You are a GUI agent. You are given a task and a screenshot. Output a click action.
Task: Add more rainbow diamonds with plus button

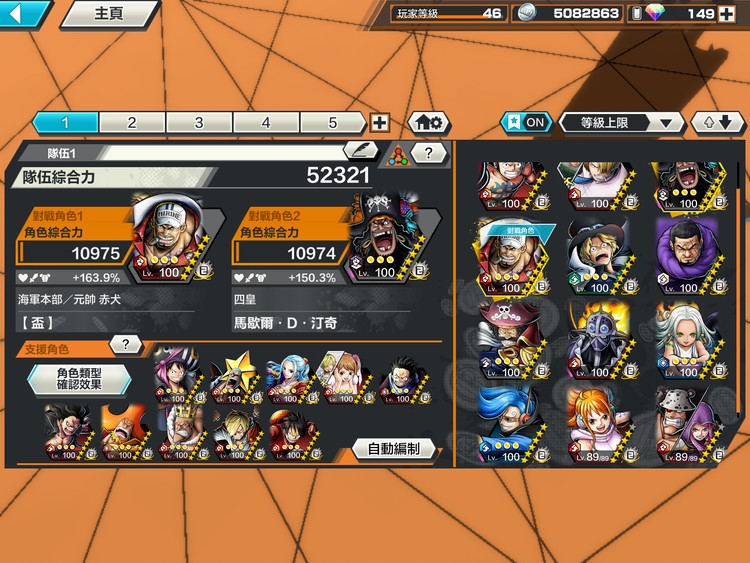725,13
